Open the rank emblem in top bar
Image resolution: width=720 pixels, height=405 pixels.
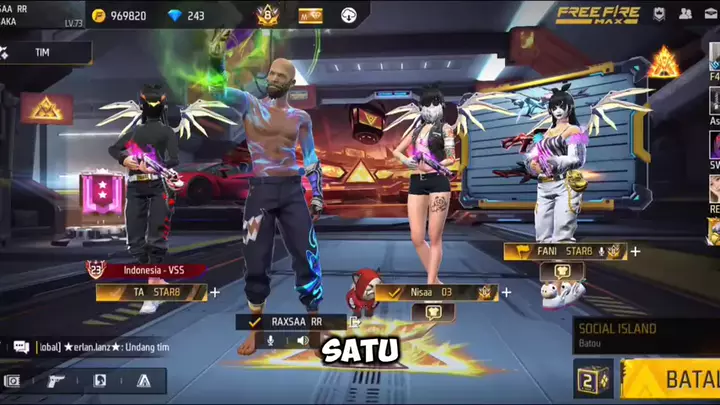267,15
